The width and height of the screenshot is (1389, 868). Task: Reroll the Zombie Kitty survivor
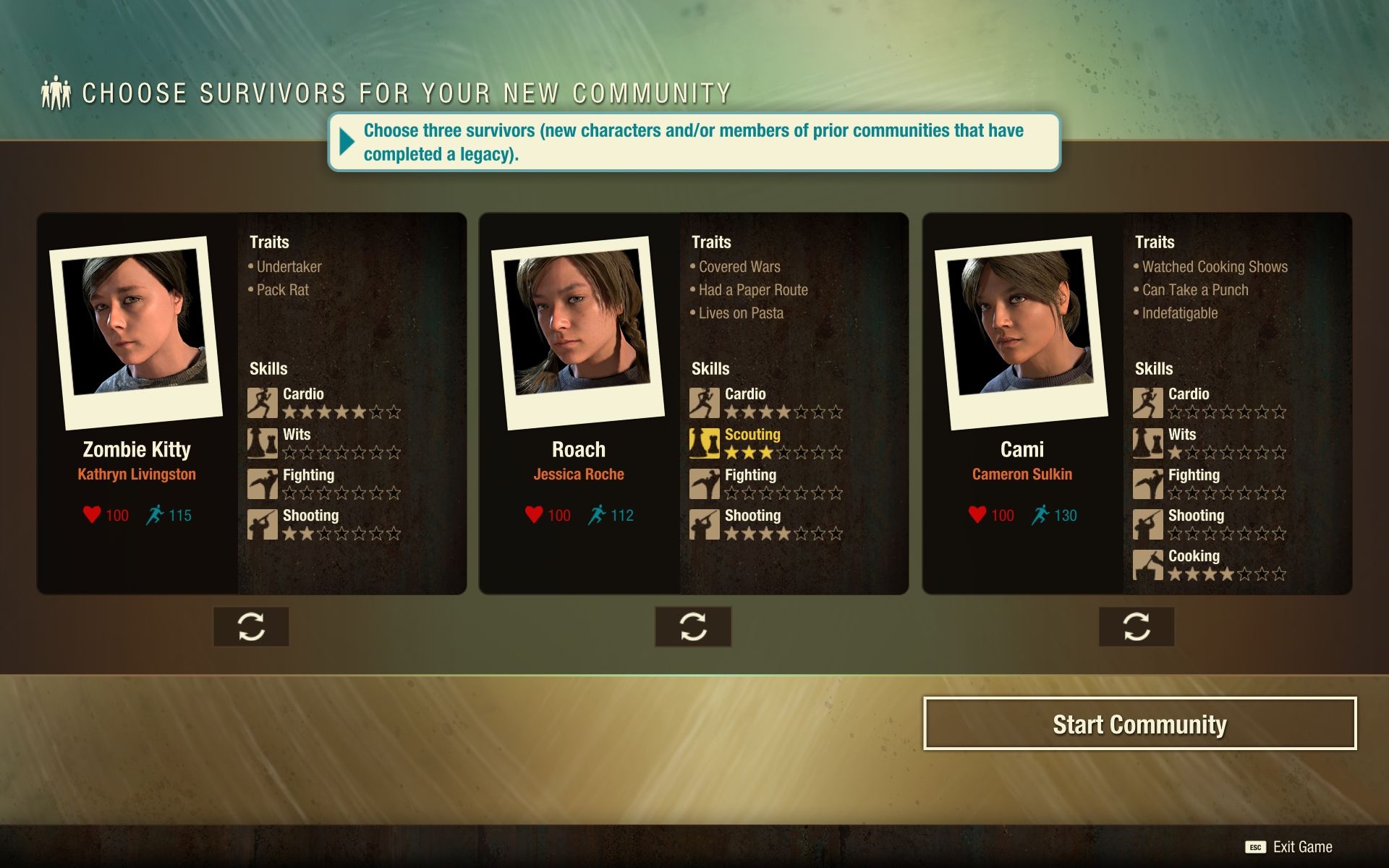pos(251,626)
